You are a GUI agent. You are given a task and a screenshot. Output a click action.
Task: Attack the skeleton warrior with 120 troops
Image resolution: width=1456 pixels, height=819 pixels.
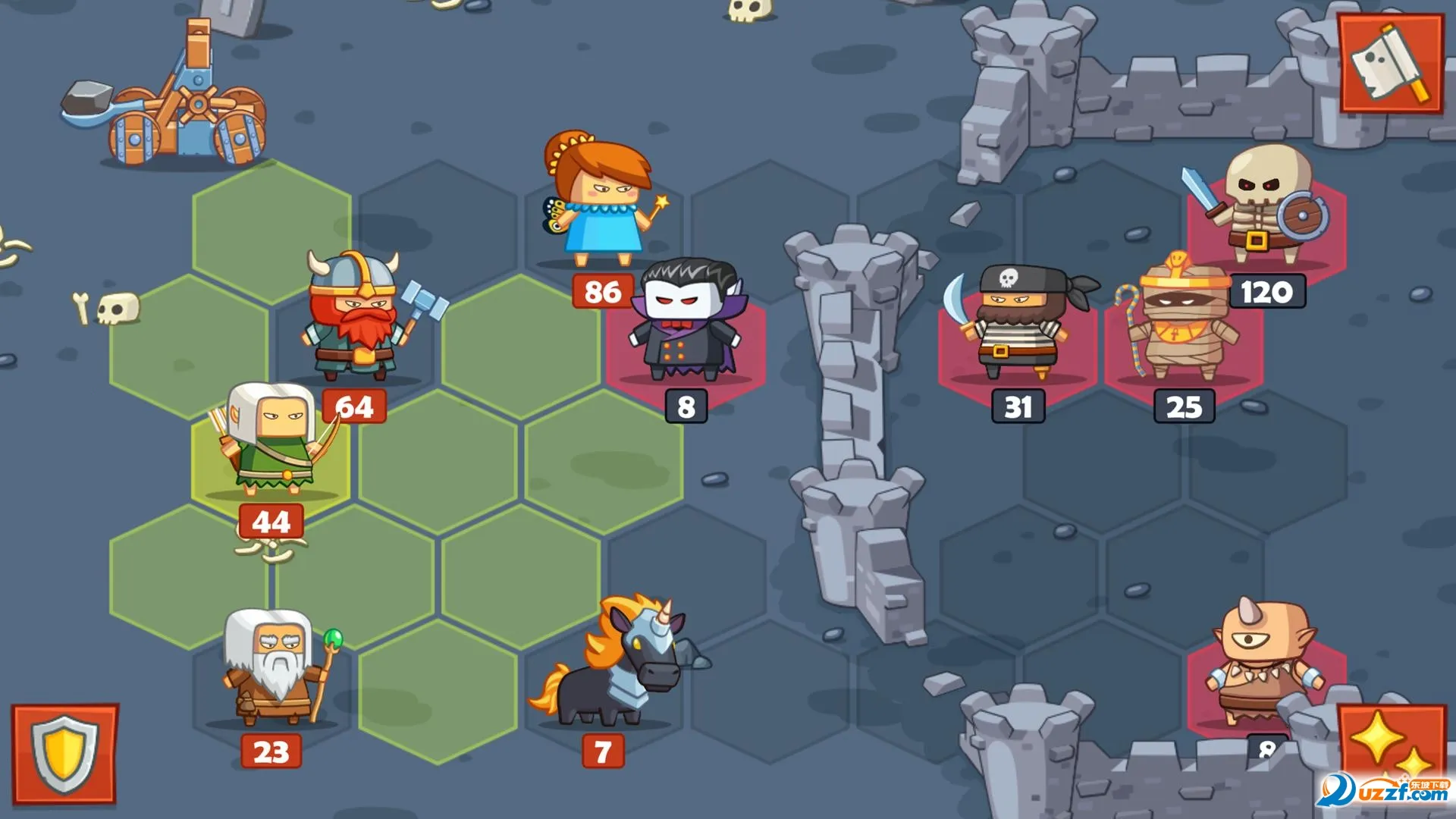point(1265,206)
